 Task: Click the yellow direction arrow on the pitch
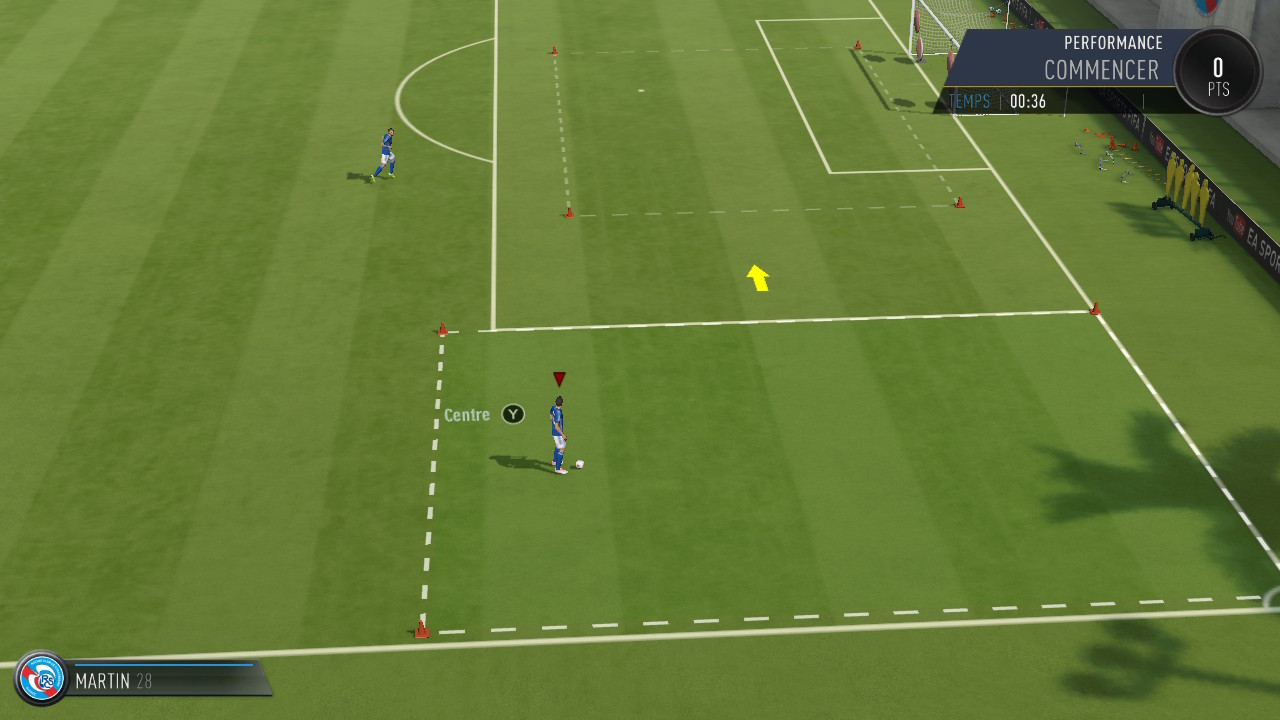pyautogui.click(x=757, y=277)
